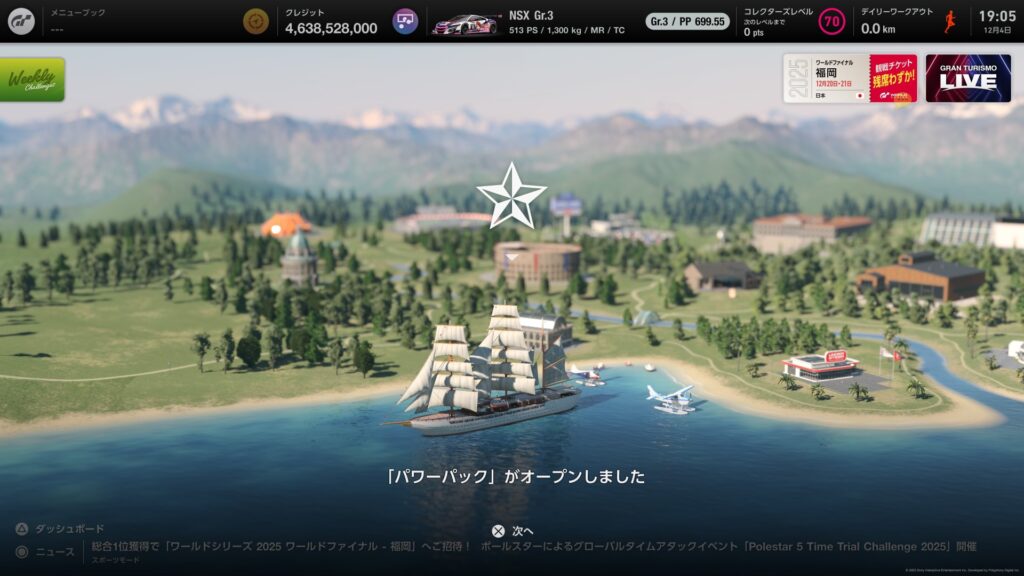
Task: Click the purple icon beside the credits
Action: pyautogui.click(x=405, y=21)
